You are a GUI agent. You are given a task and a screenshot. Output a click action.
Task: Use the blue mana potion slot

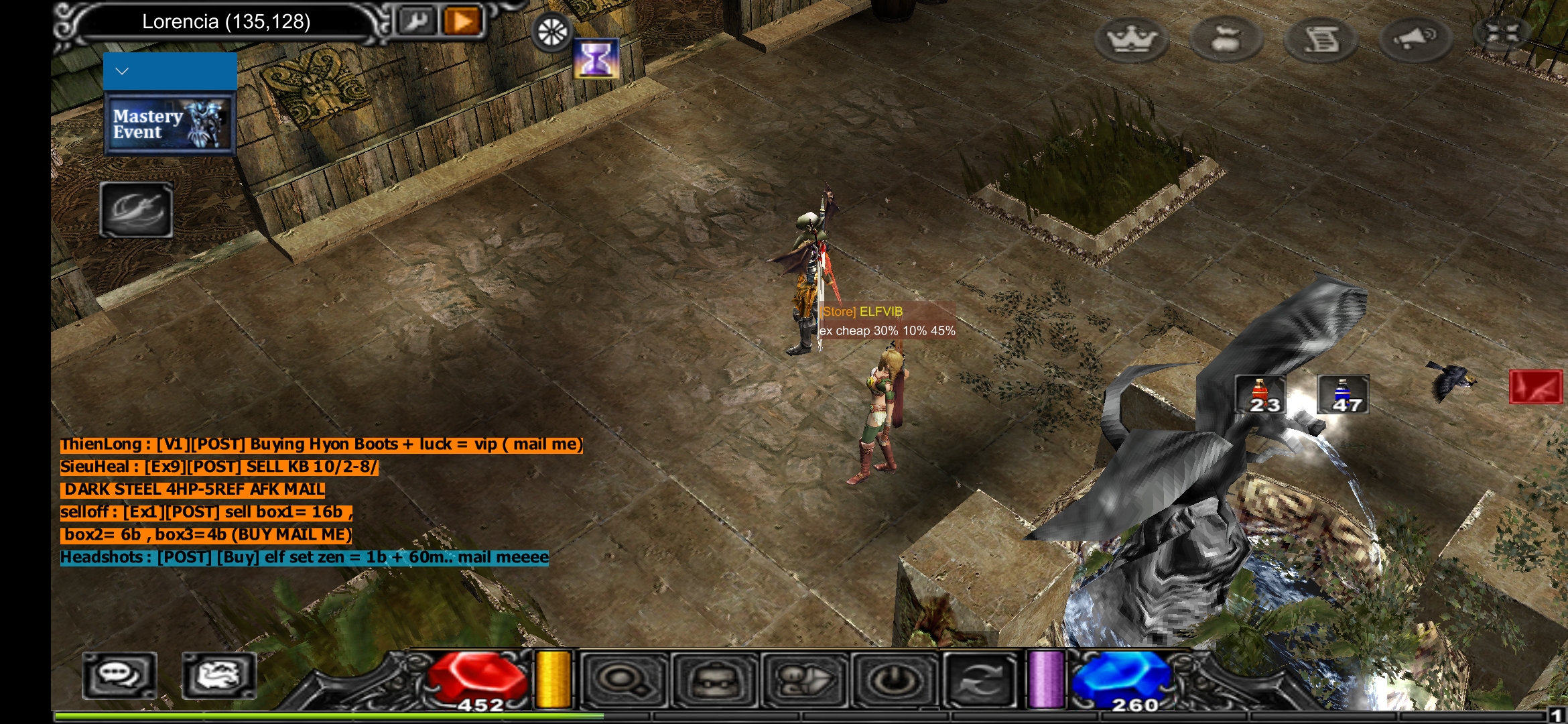(x=1343, y=394)
